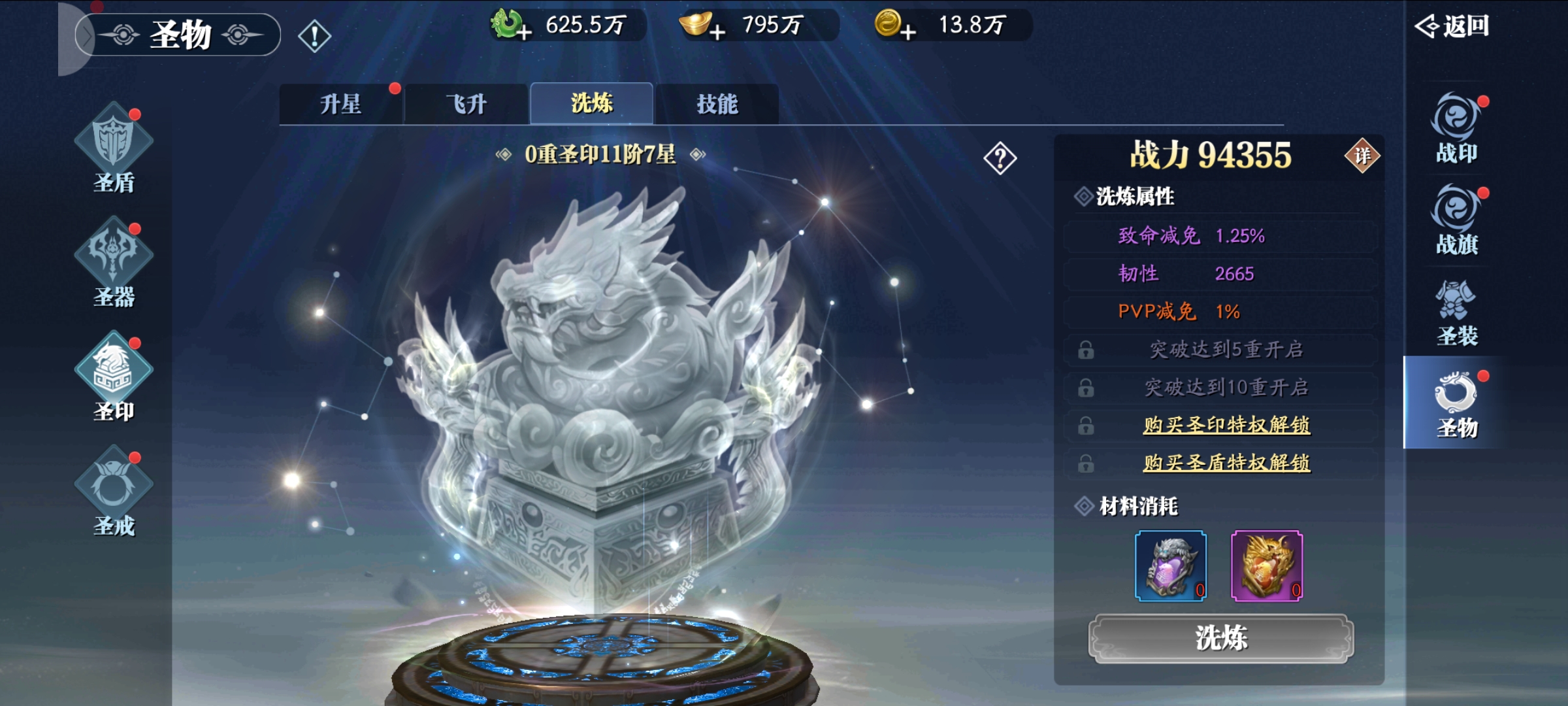
Task: Open the 详 power details badge
Action: point(1362,156)
